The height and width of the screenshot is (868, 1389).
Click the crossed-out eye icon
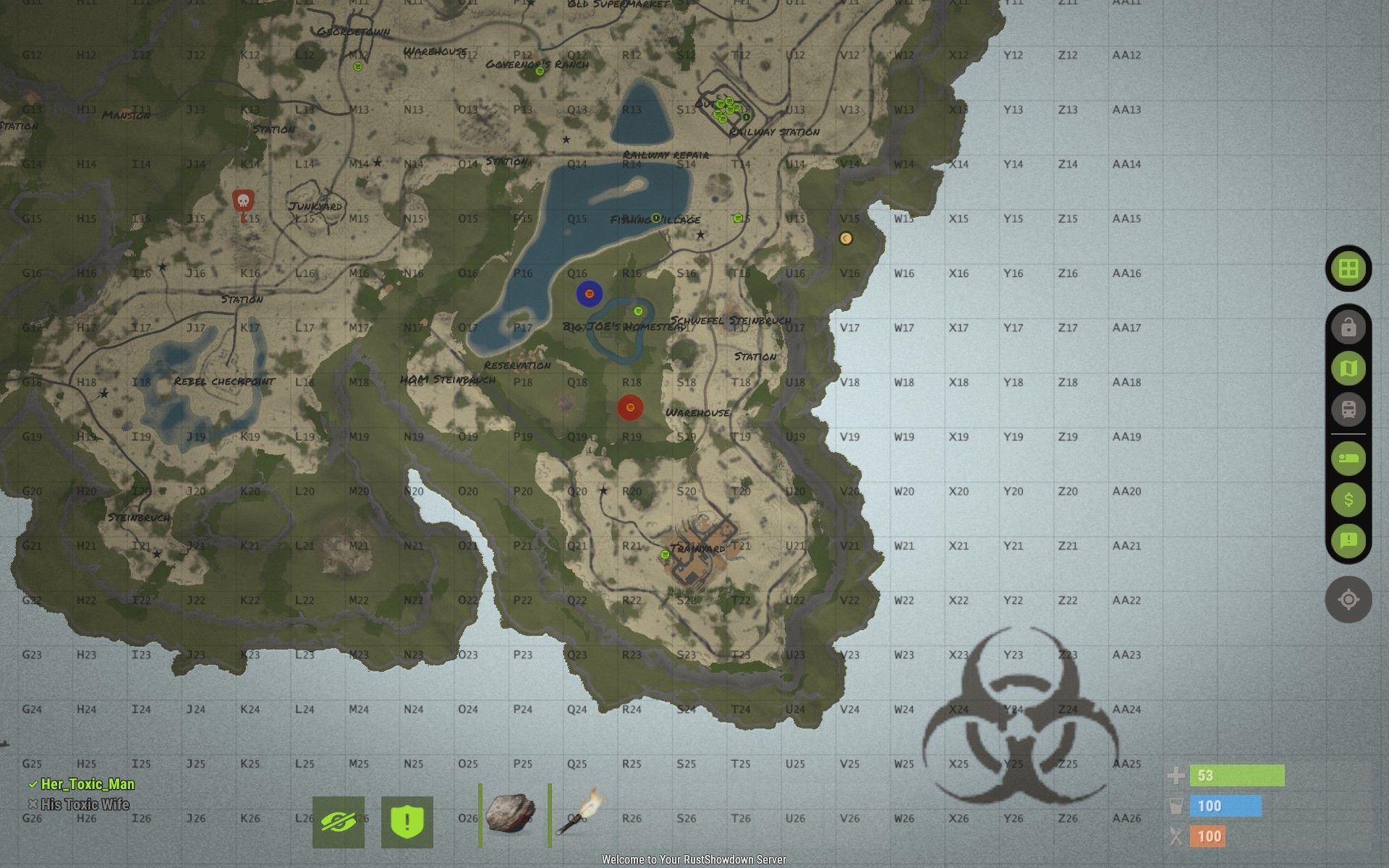(339, 822)
